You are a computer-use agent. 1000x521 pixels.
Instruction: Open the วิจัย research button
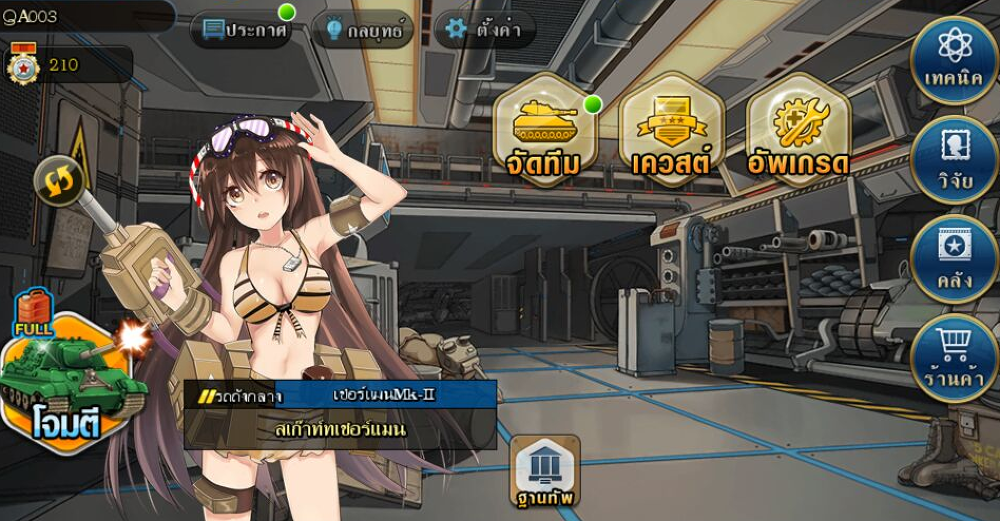(955, 160)
